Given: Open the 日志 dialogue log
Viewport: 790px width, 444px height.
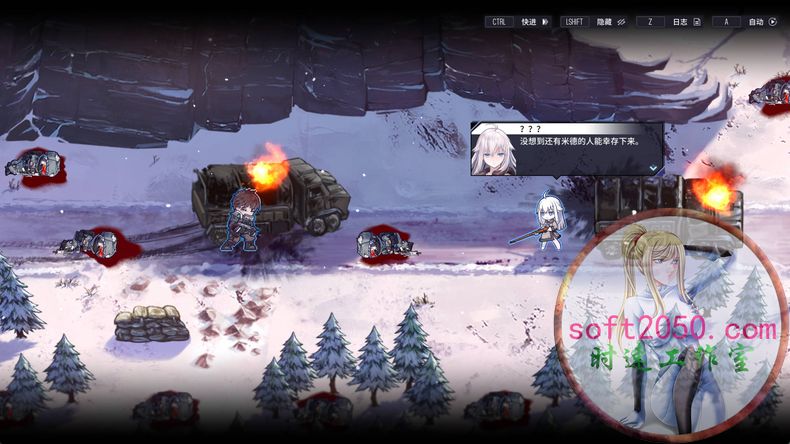Looking at the screenshot, I should (685, 21).
